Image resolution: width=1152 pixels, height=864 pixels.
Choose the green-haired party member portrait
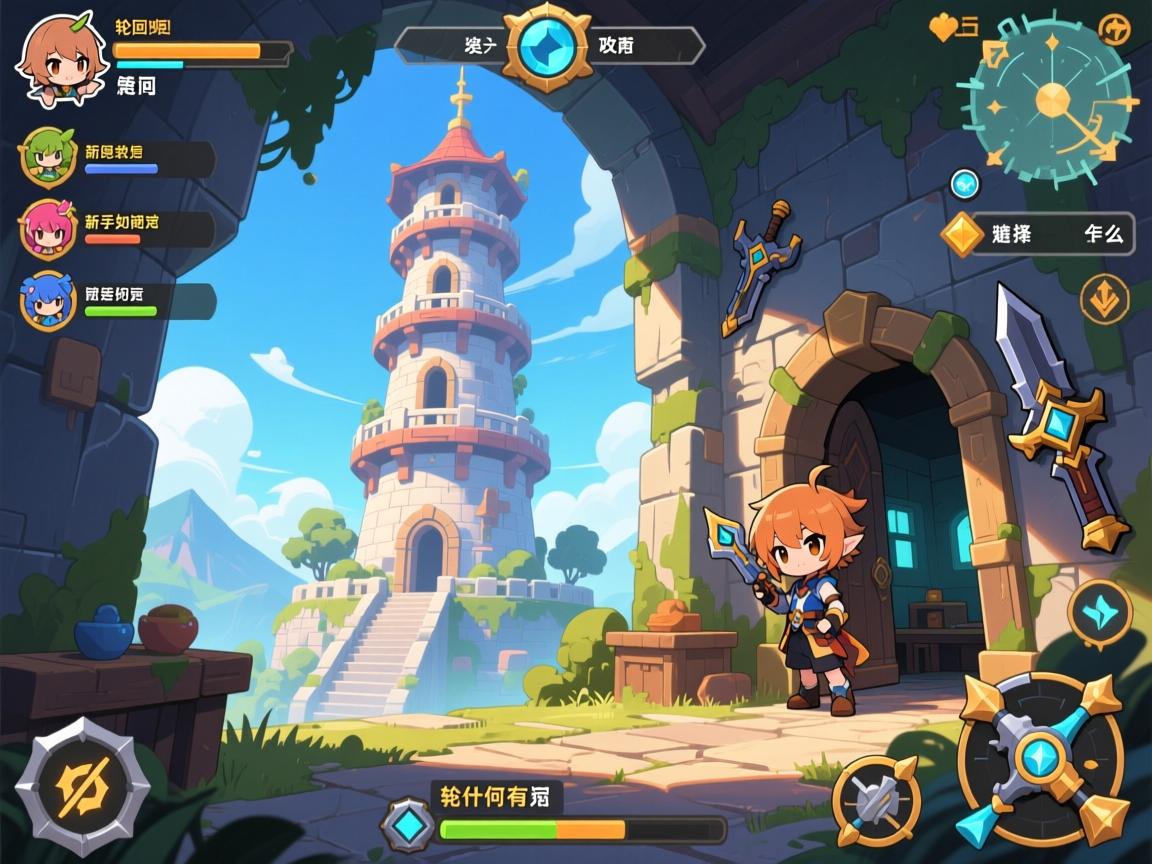(46, 158)
